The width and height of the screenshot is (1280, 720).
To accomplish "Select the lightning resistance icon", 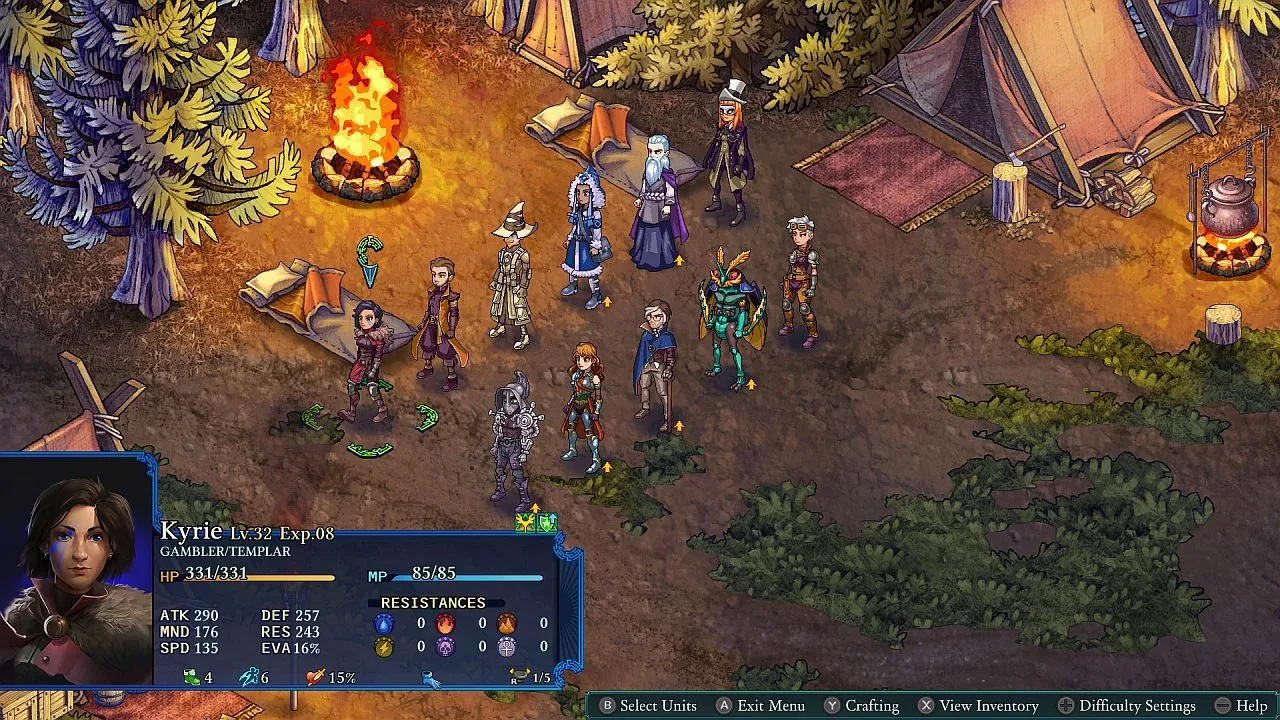I will coord(383,647).
